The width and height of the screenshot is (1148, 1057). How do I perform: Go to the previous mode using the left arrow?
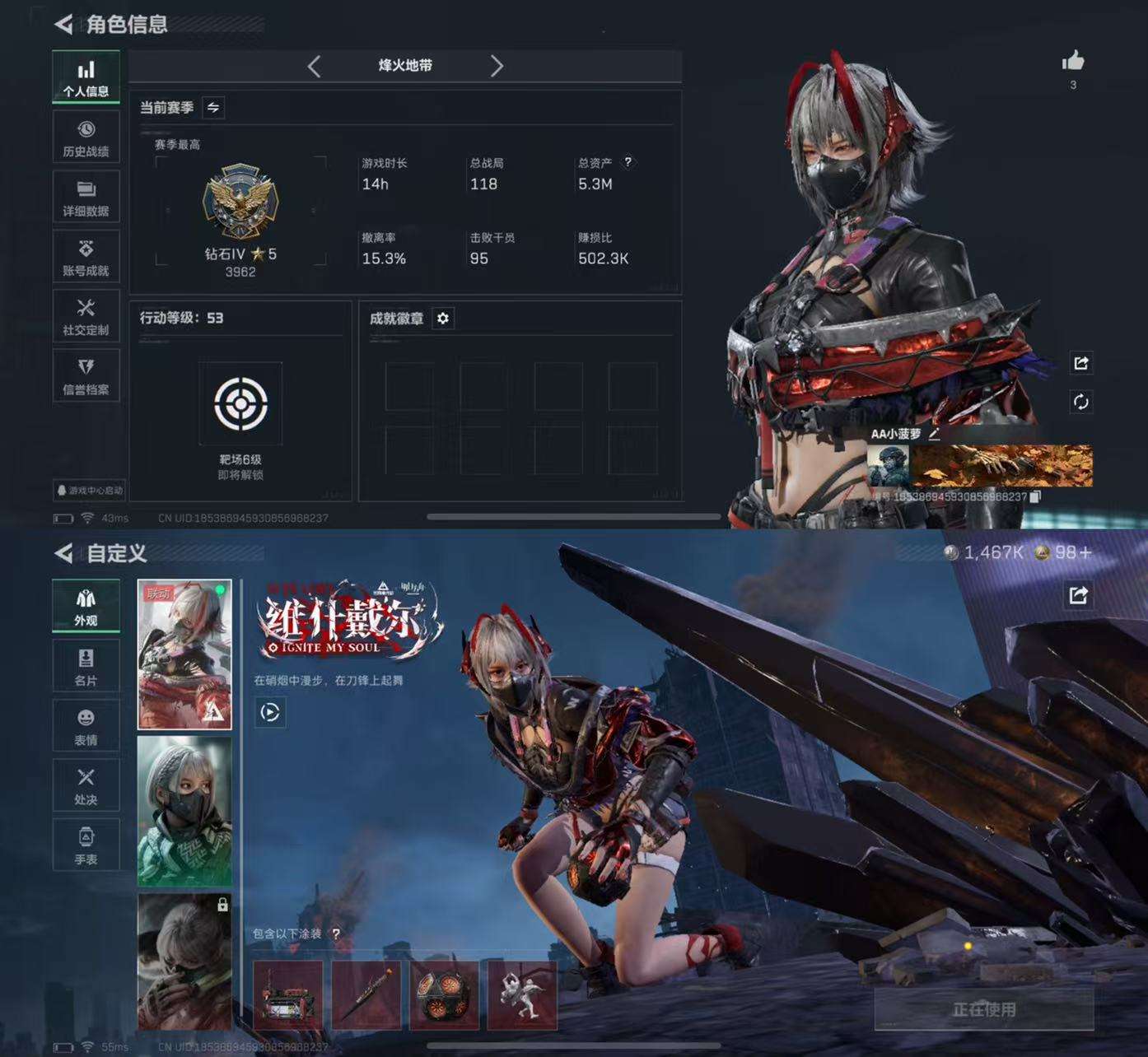pos(314,67)
